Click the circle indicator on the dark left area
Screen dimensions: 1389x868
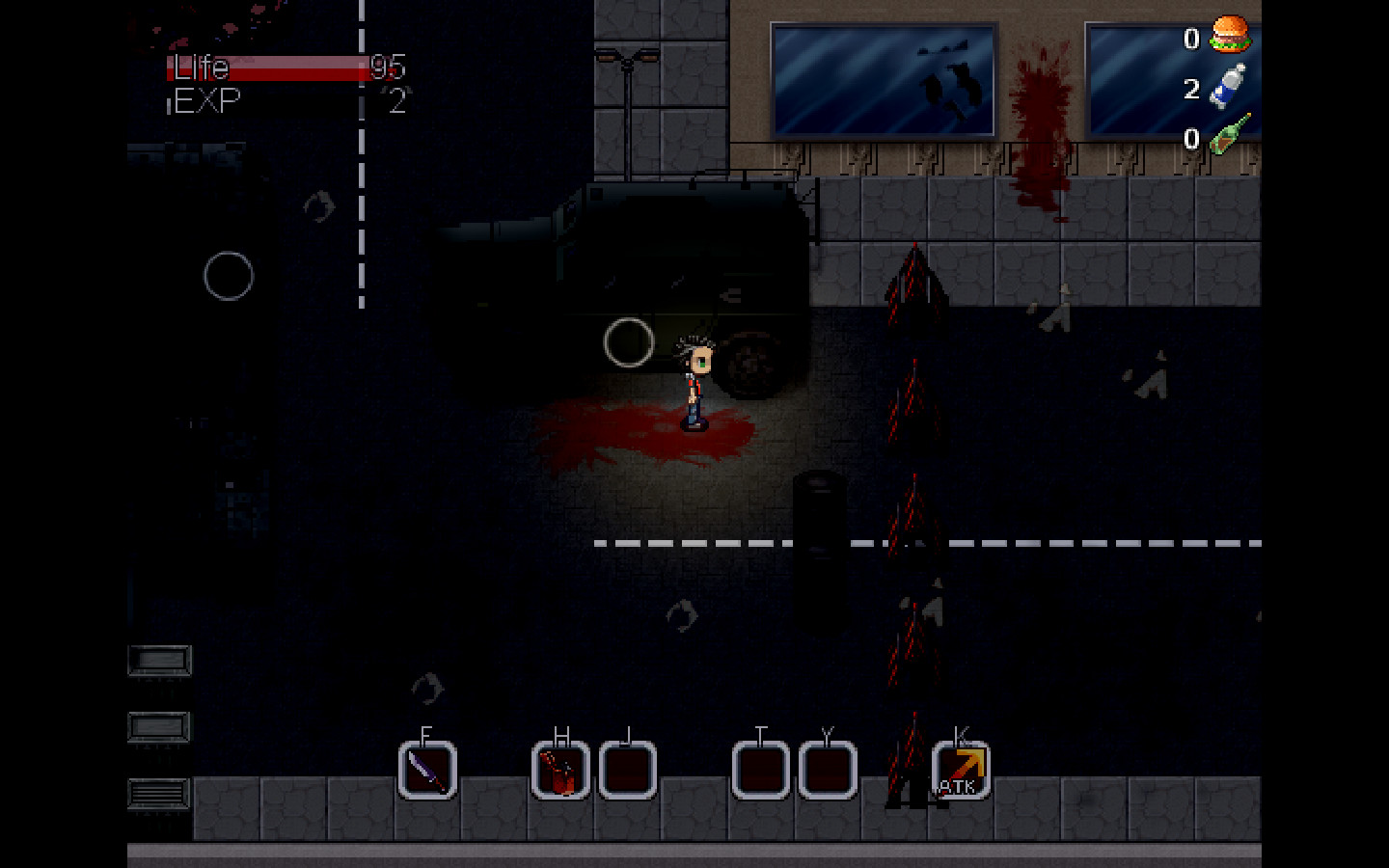[230, 274]
